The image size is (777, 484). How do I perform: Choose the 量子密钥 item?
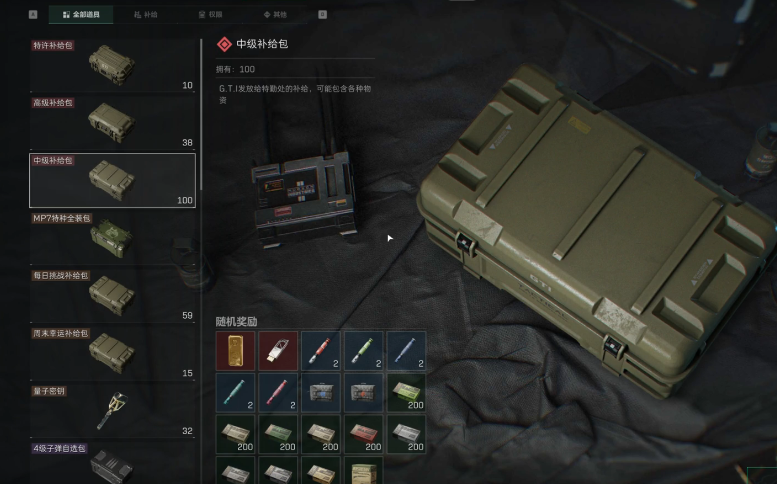tap(112, 410)
